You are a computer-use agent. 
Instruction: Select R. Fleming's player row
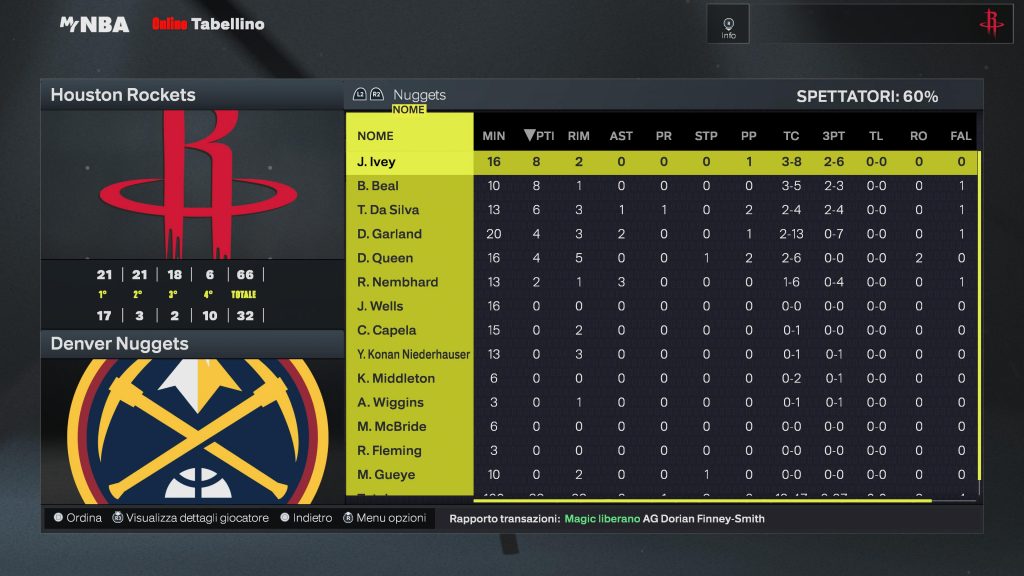[x=391, y=450]
